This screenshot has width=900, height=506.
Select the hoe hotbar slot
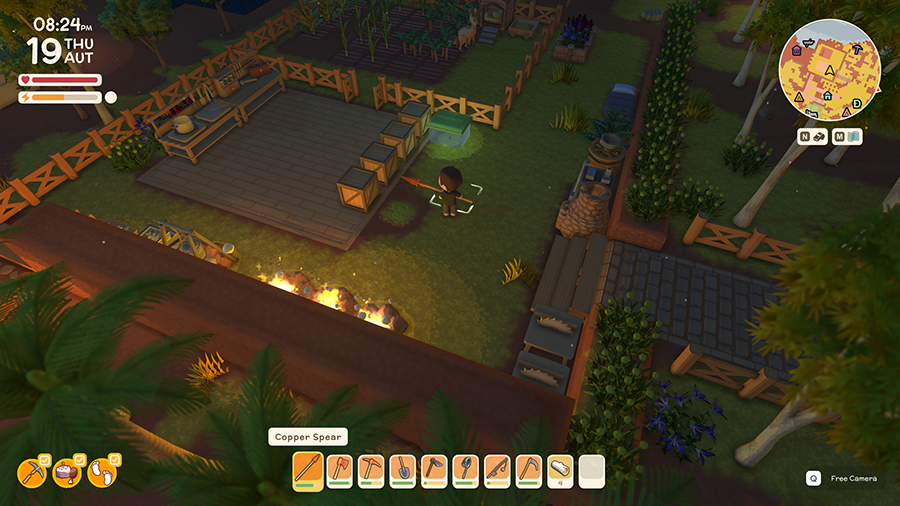click(x=432, y=469)
